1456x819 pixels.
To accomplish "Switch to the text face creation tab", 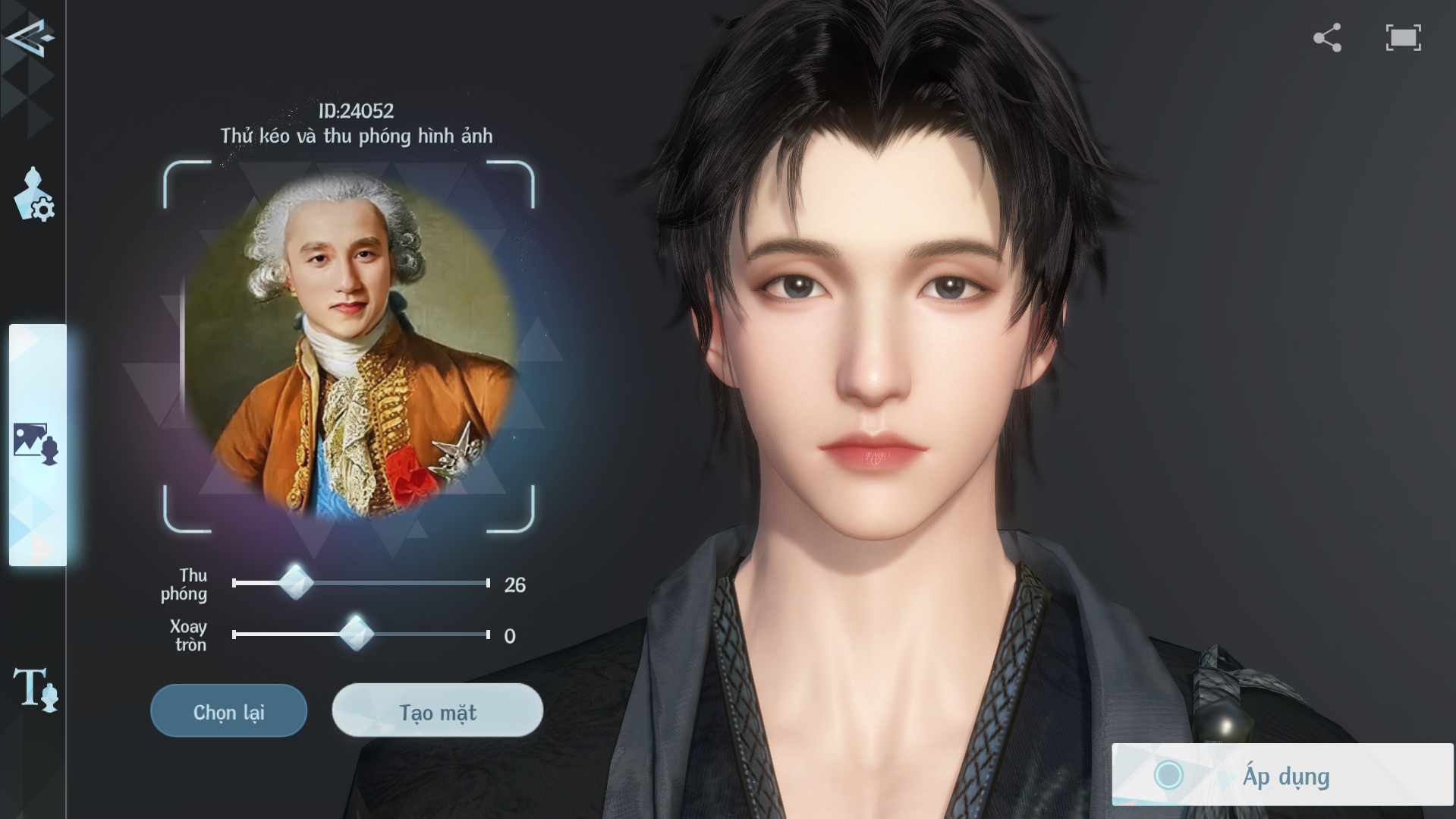I will pyautogui.click(x=35, y=688).
